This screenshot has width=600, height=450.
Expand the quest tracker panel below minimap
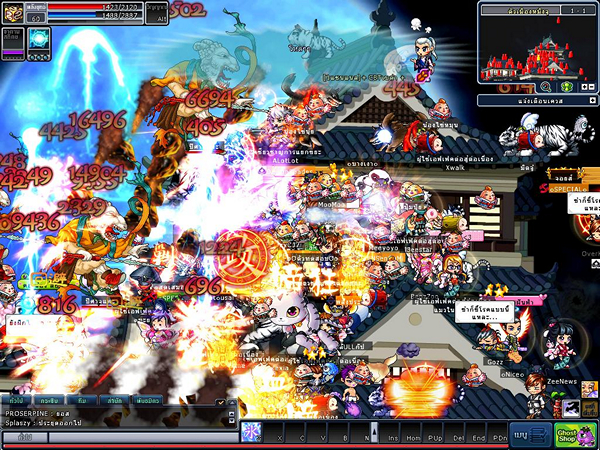tap(592, 101)
